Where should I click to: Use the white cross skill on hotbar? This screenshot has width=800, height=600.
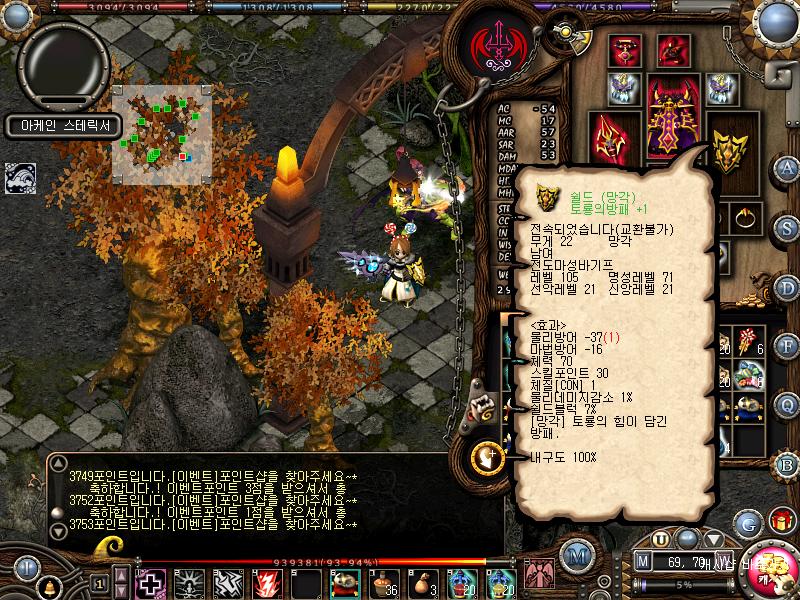(x=151, y=582)
